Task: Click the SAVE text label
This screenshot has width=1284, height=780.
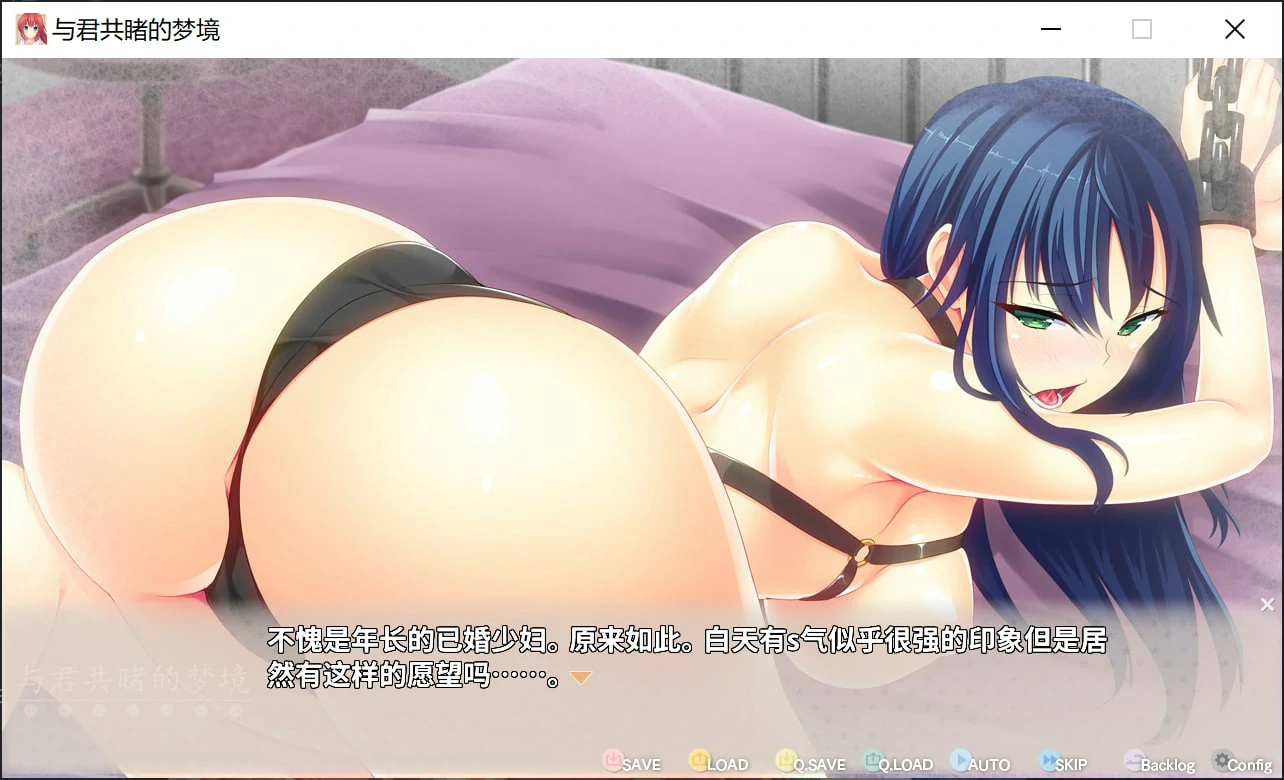Action: 641,763
